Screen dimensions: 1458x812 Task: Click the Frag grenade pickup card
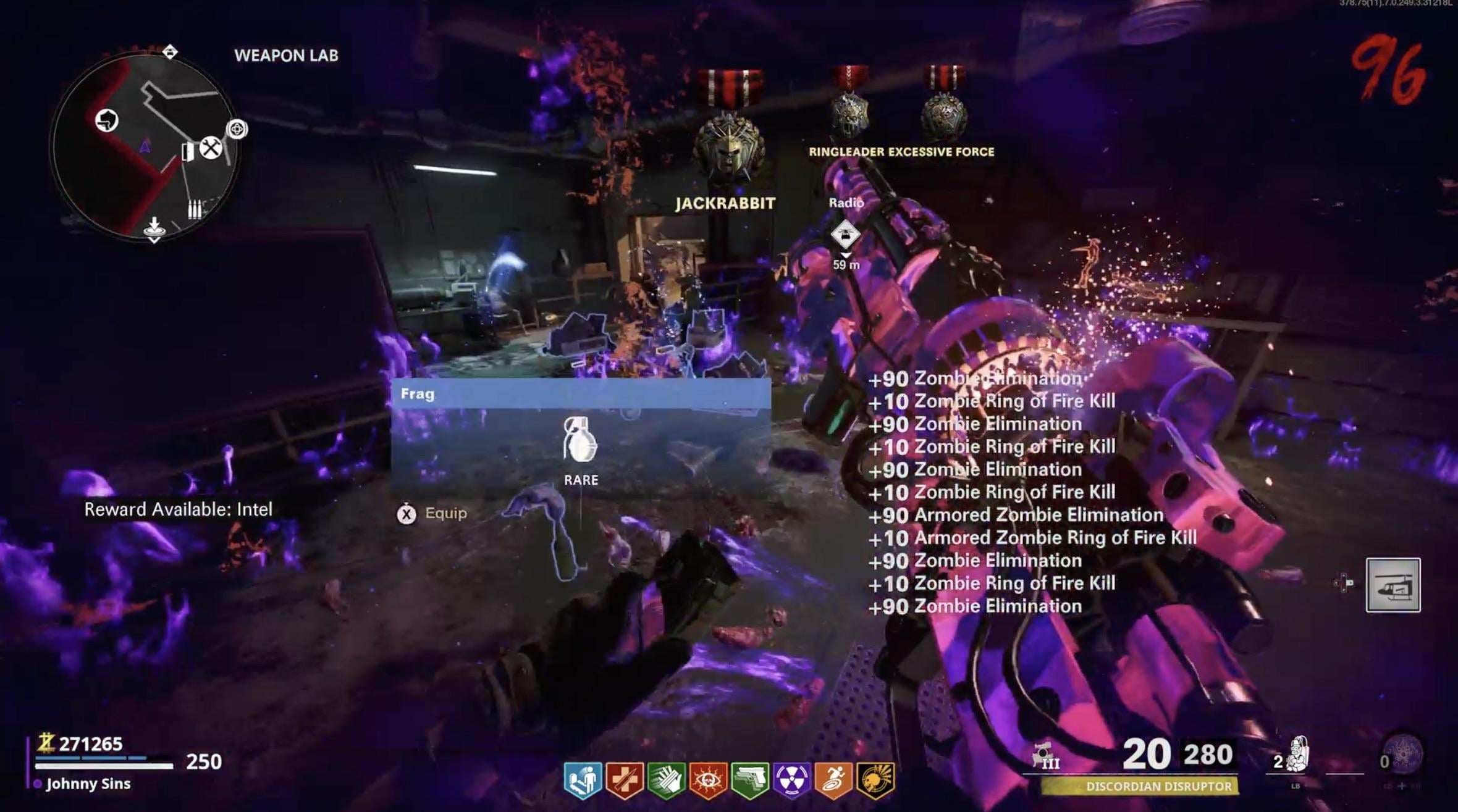[581, 440]
